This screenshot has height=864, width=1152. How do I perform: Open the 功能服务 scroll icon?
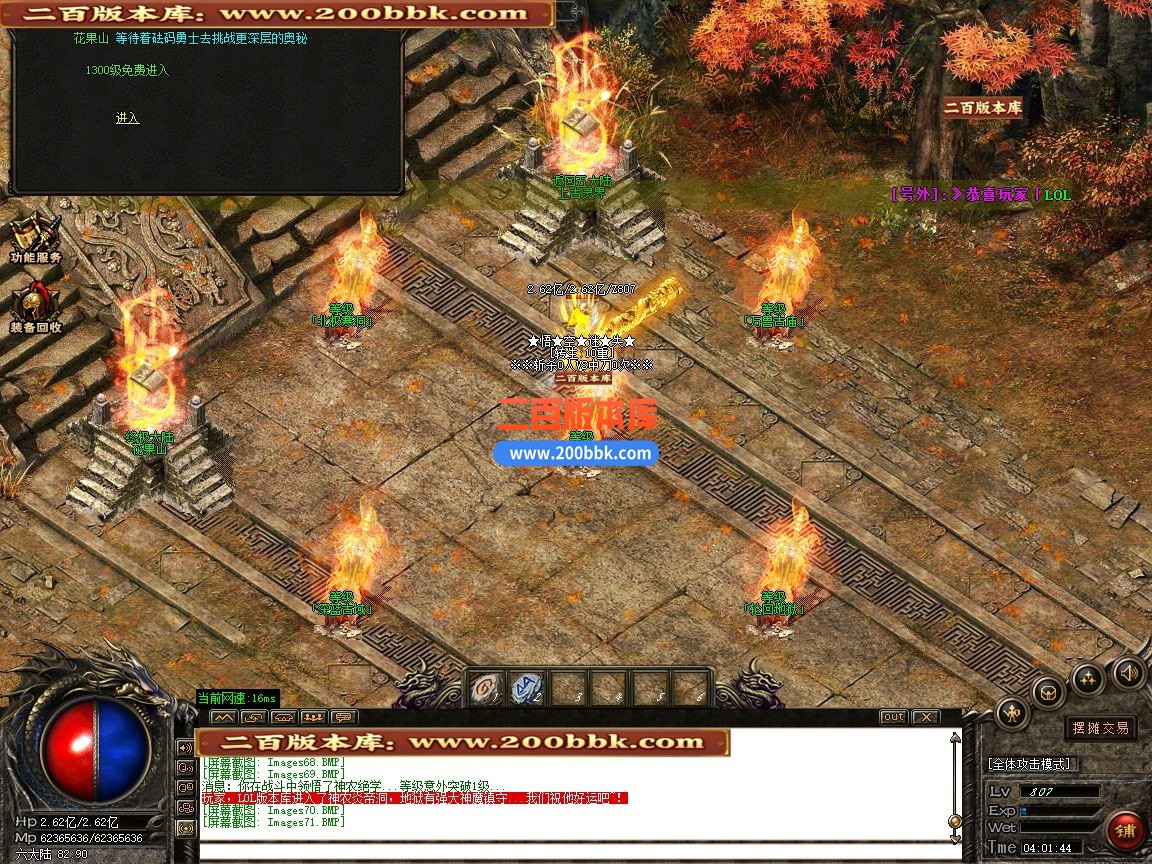coord(35,237)
